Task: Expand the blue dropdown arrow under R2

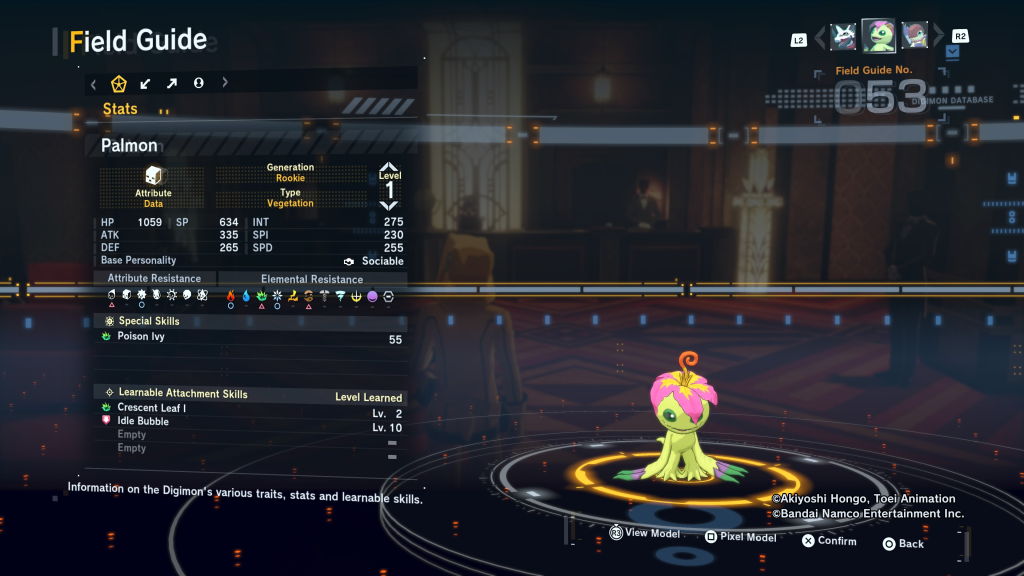Action: [951, 51]
